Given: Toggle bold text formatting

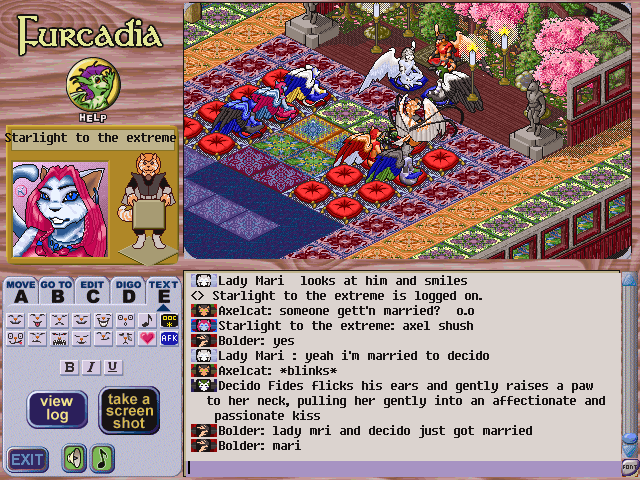Looking at the screenshot, I should click(x=70, y=367).
